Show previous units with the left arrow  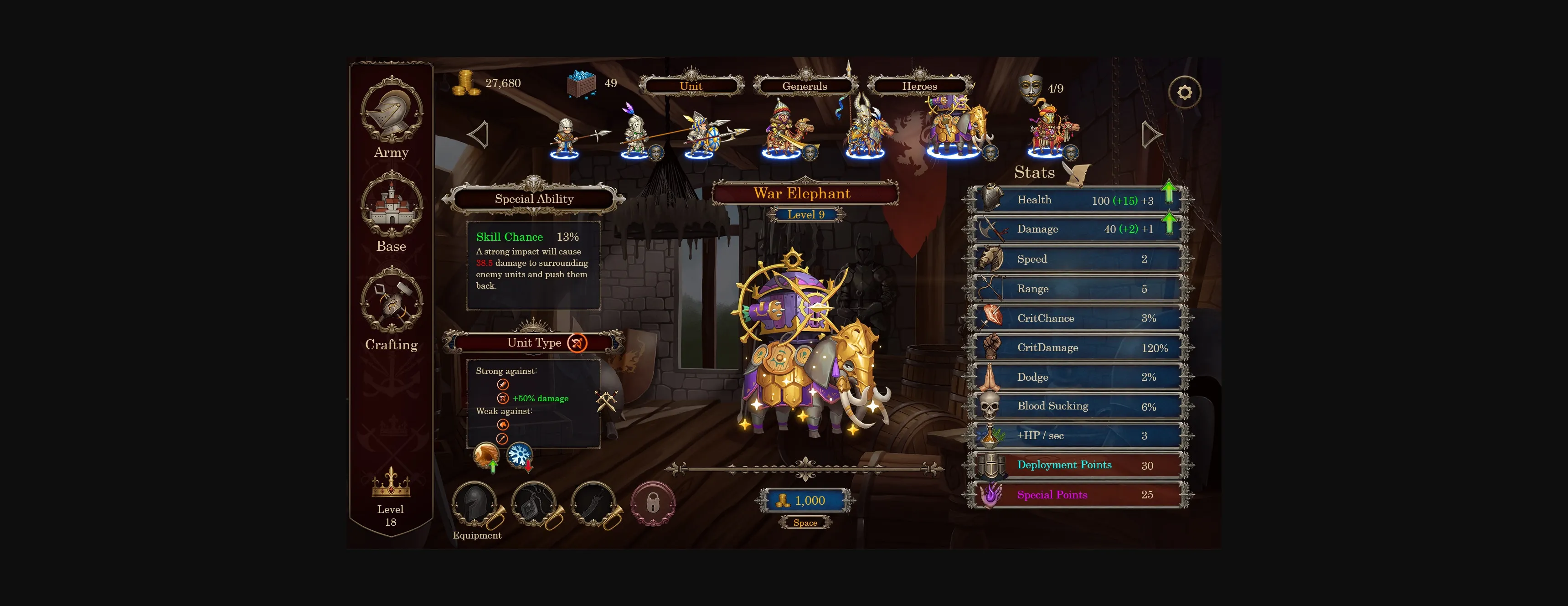[x=479, y=135]
